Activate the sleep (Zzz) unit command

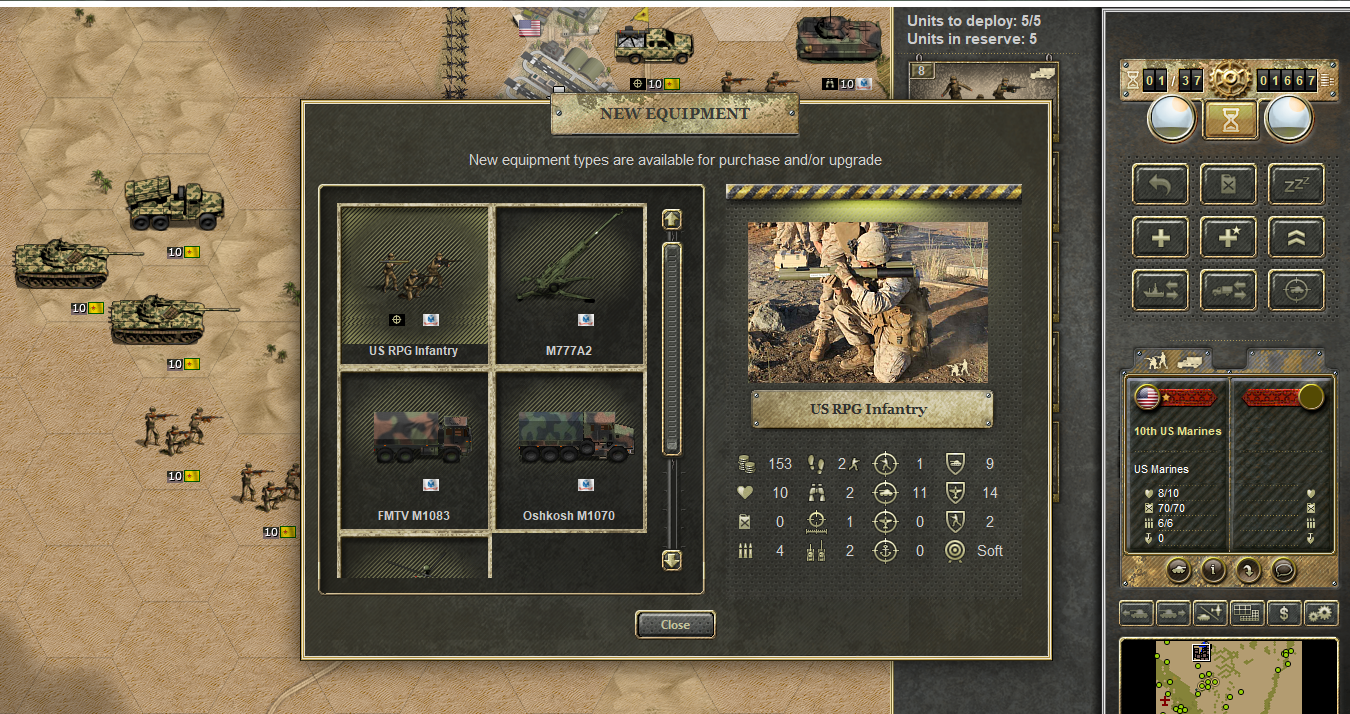tap(1296, 184)
